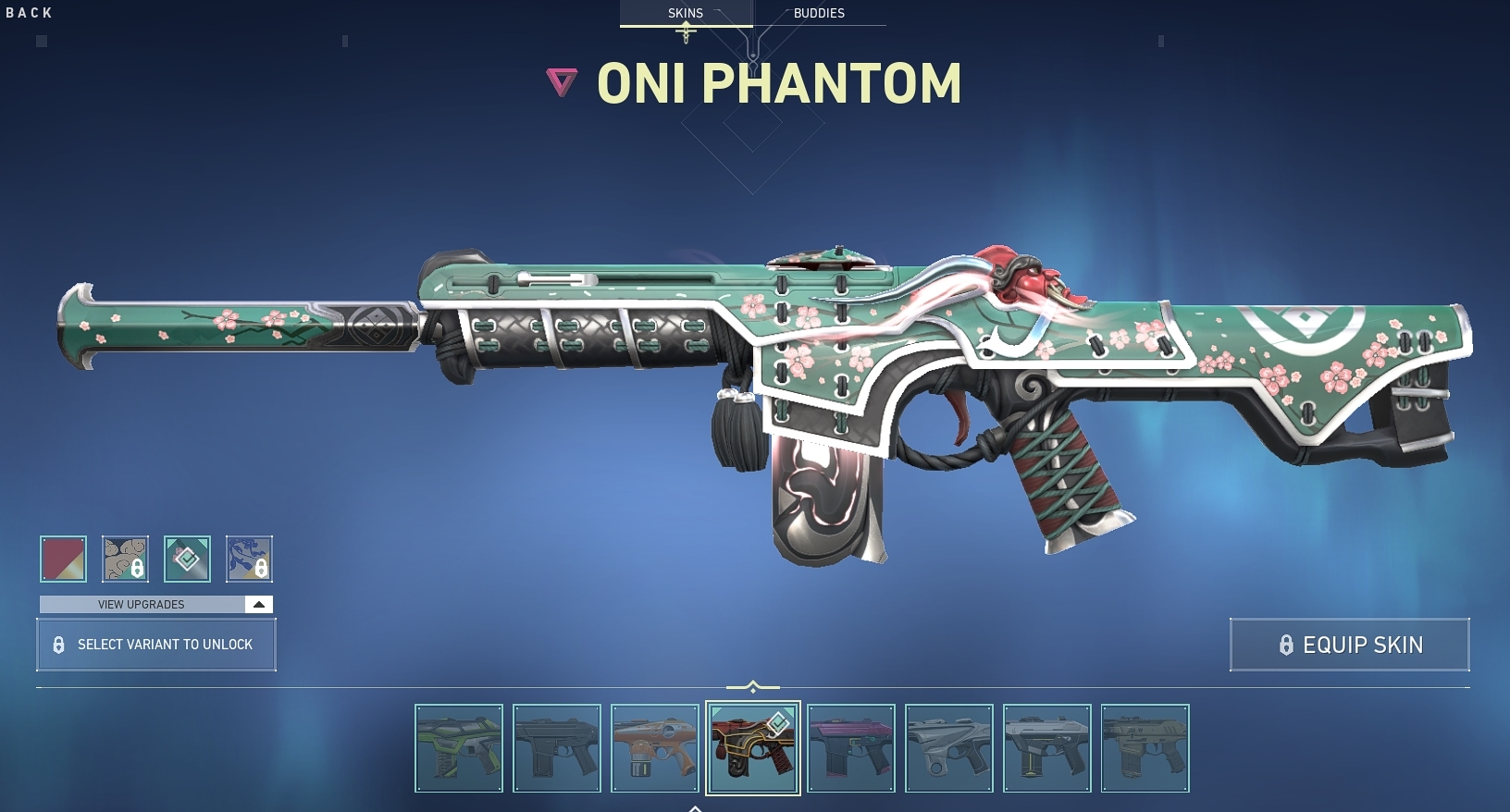The width and height of the screenshot is (1510, 812).
Task: Switch to the SKINS tab
Action: tap(687, 13)
